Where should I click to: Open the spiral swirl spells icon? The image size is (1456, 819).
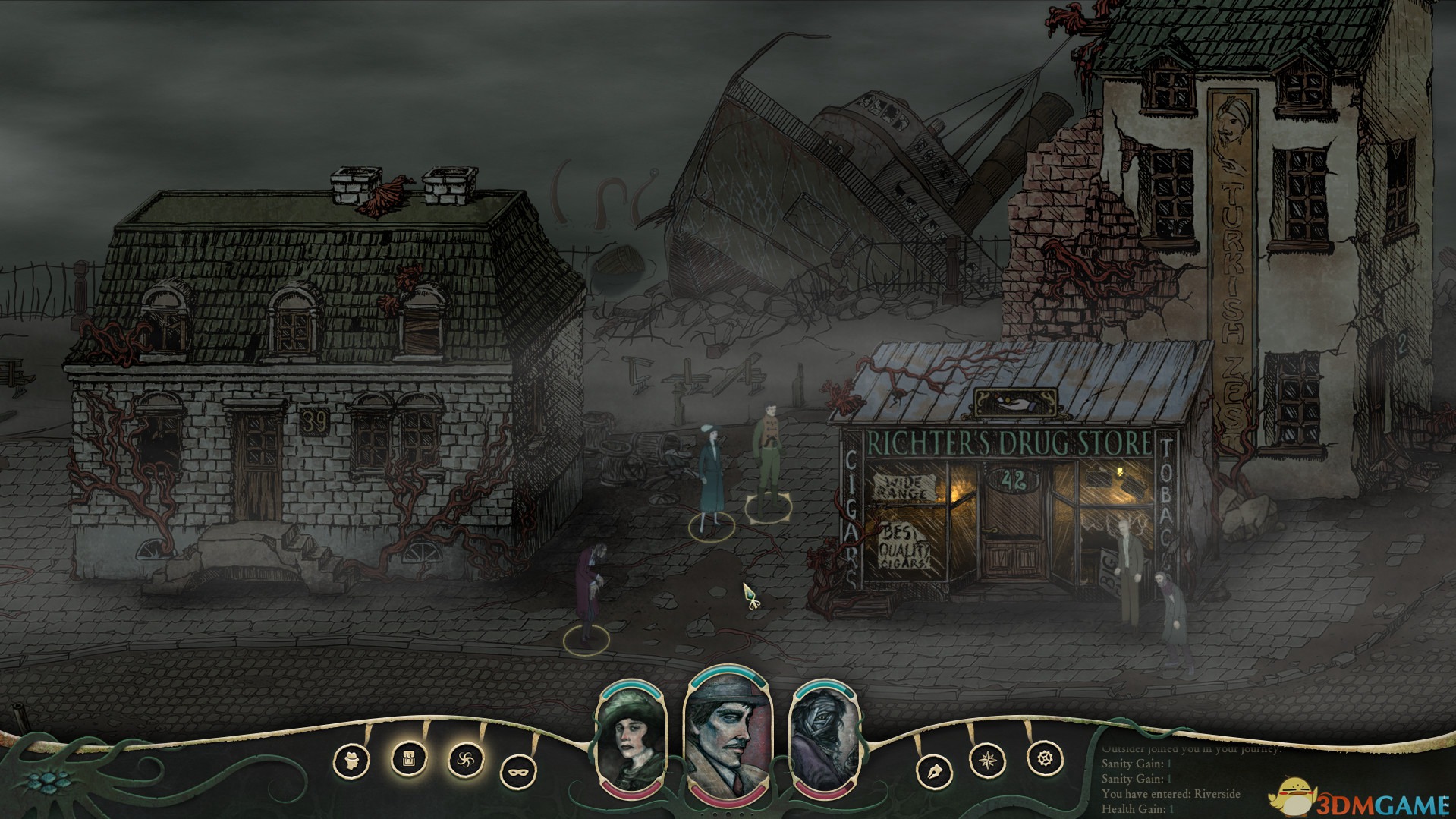pos(465,760)
